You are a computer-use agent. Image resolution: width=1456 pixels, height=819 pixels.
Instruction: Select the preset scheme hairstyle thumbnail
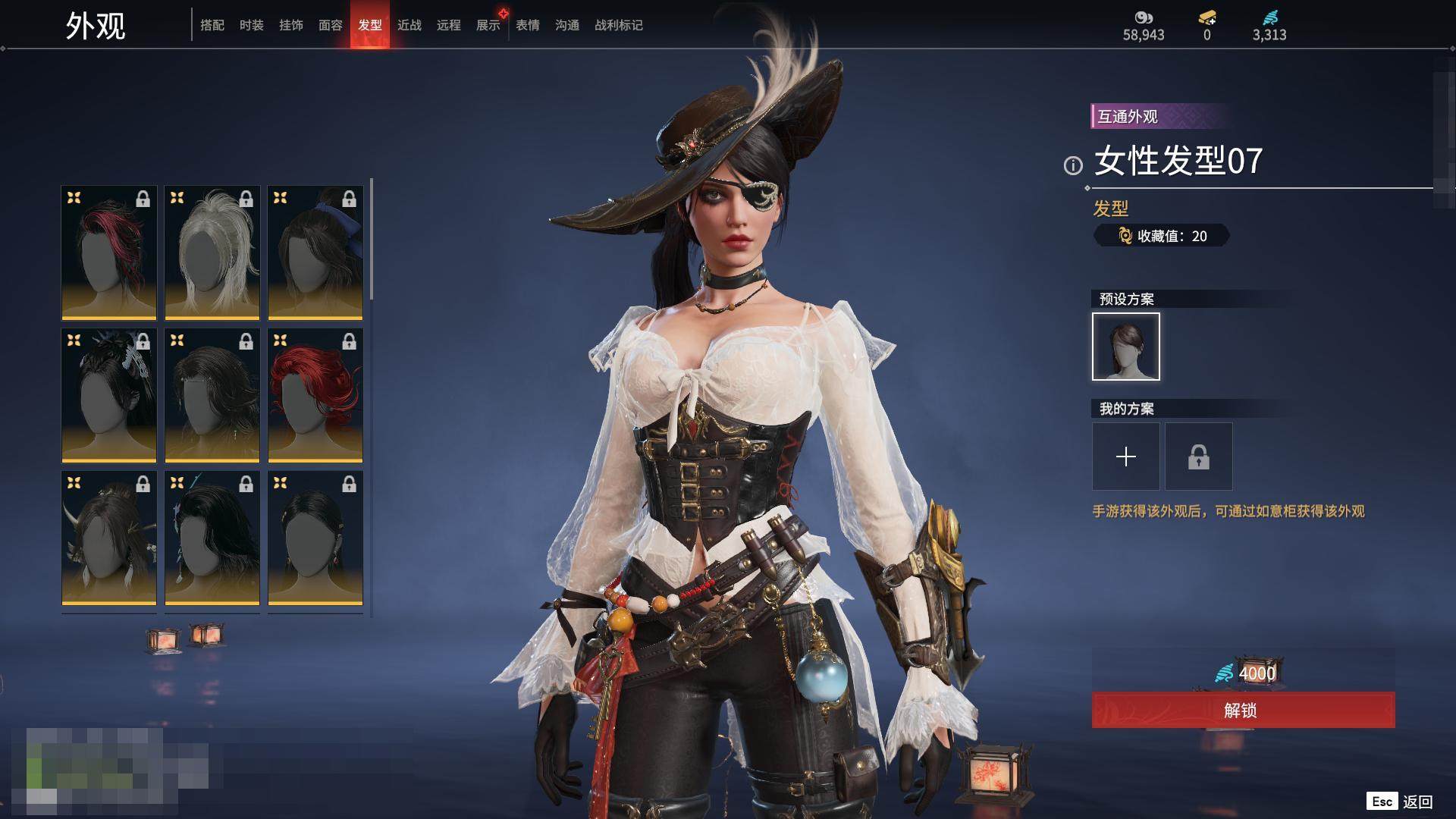tap(1126, 347)
